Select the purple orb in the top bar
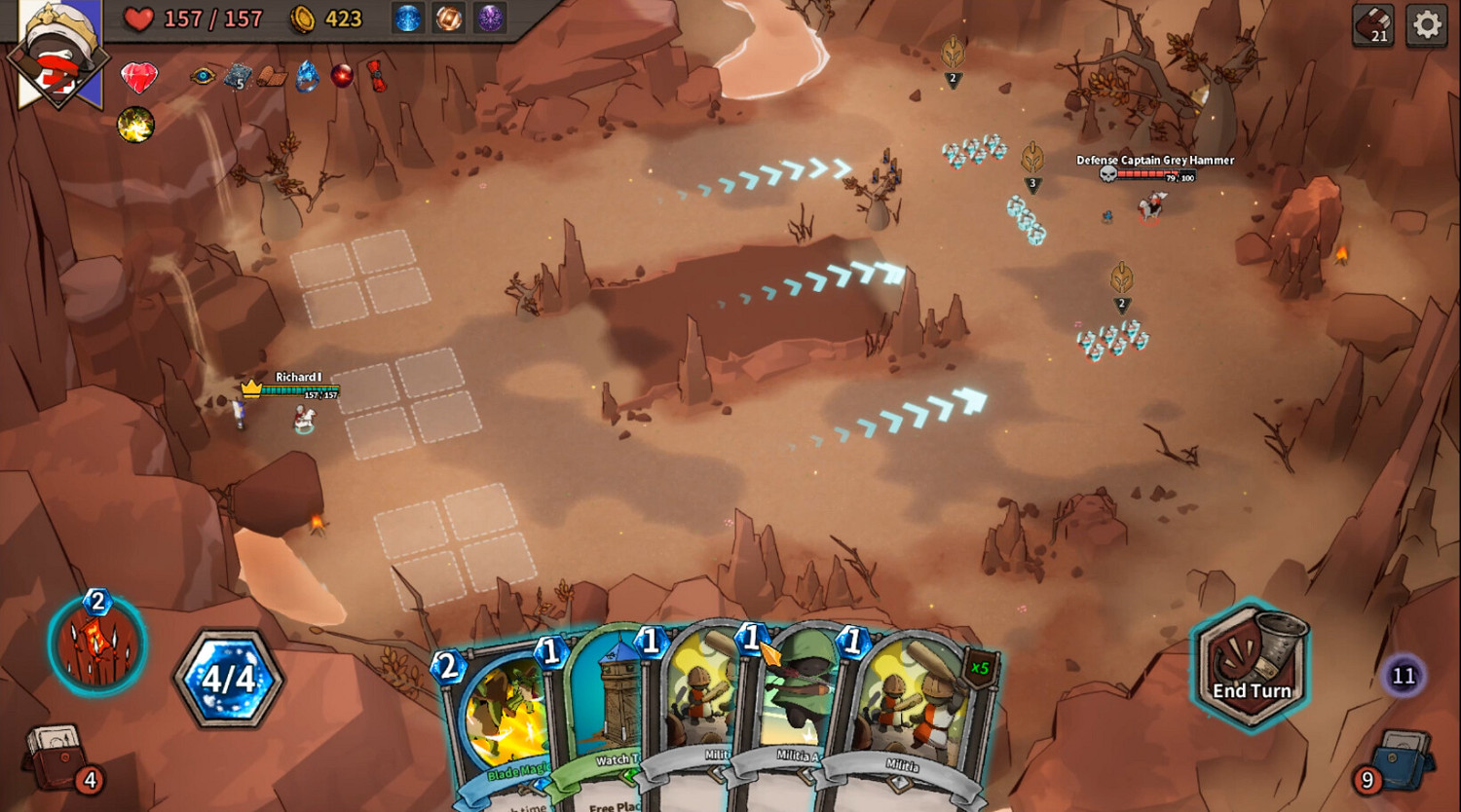The image size is (1461, 812). [490, 18]
